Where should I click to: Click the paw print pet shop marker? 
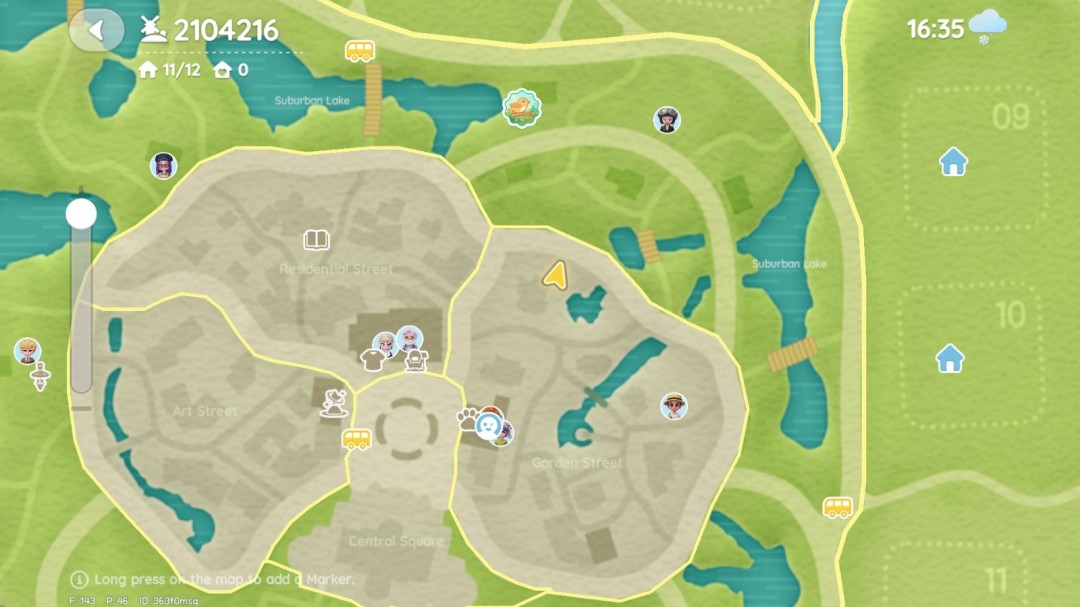469,418
